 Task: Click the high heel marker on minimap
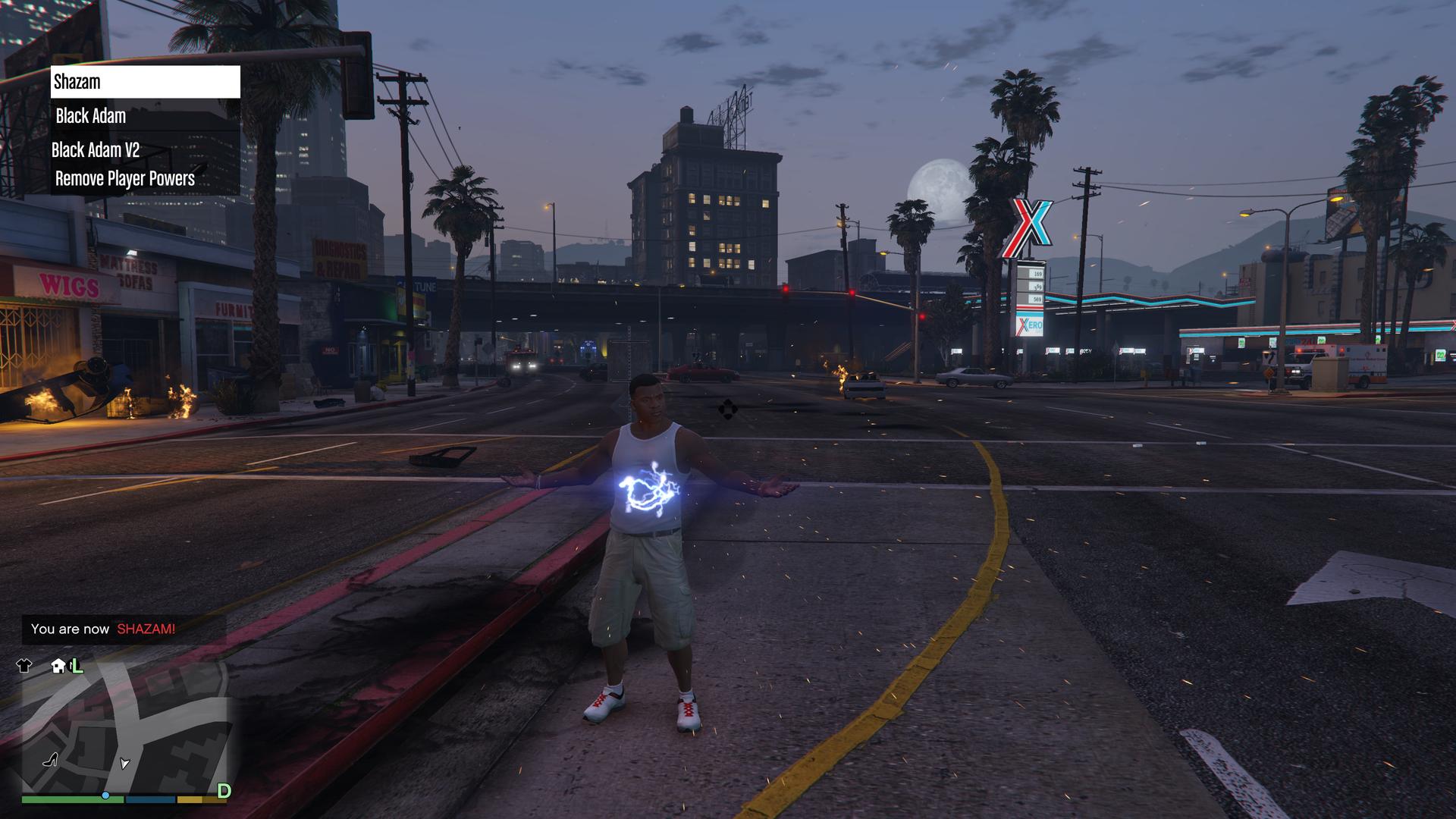point(51,758)
